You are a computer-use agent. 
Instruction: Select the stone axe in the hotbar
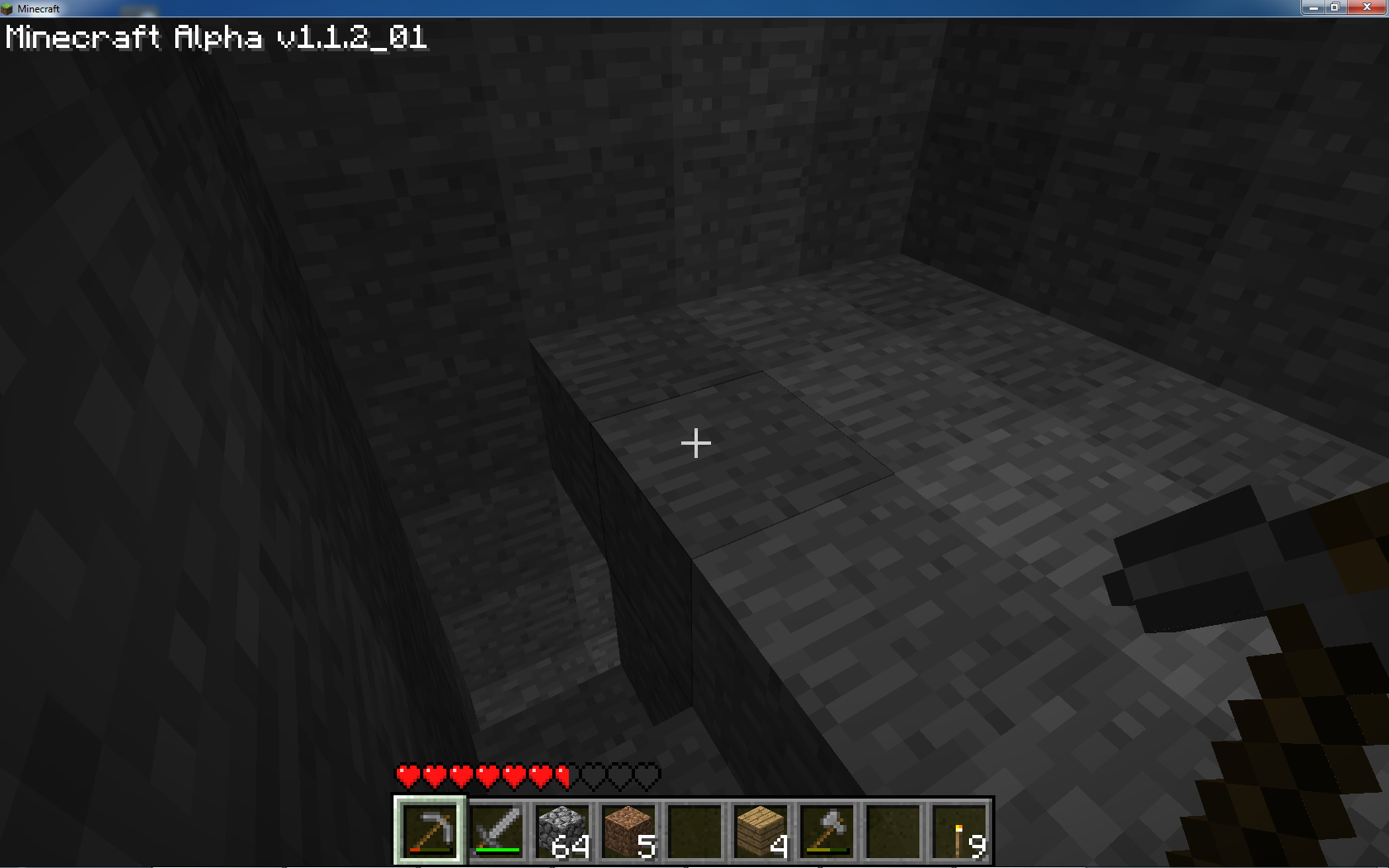(825, 828)
